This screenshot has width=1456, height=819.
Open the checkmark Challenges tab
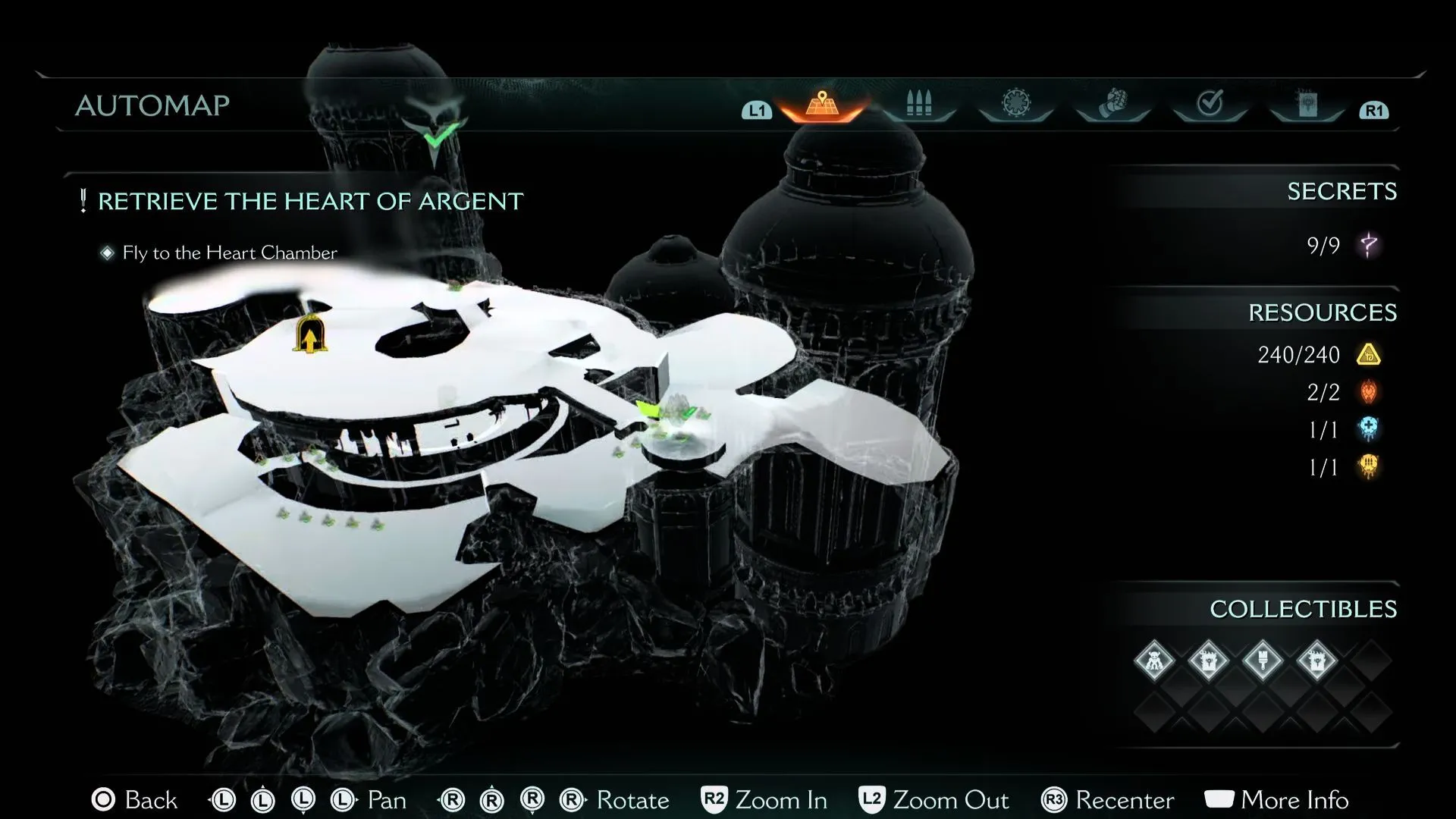1210,103
